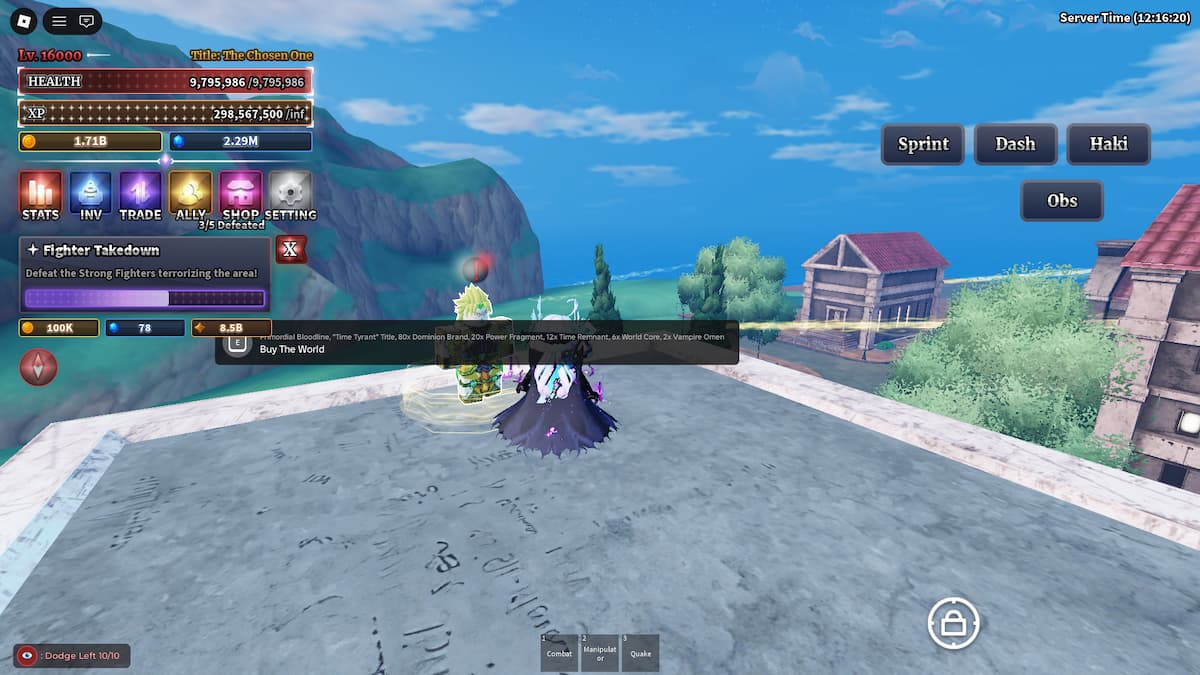Close the Fighter Takedown quest with X
Screen dimensions: 1200x675
291,249
